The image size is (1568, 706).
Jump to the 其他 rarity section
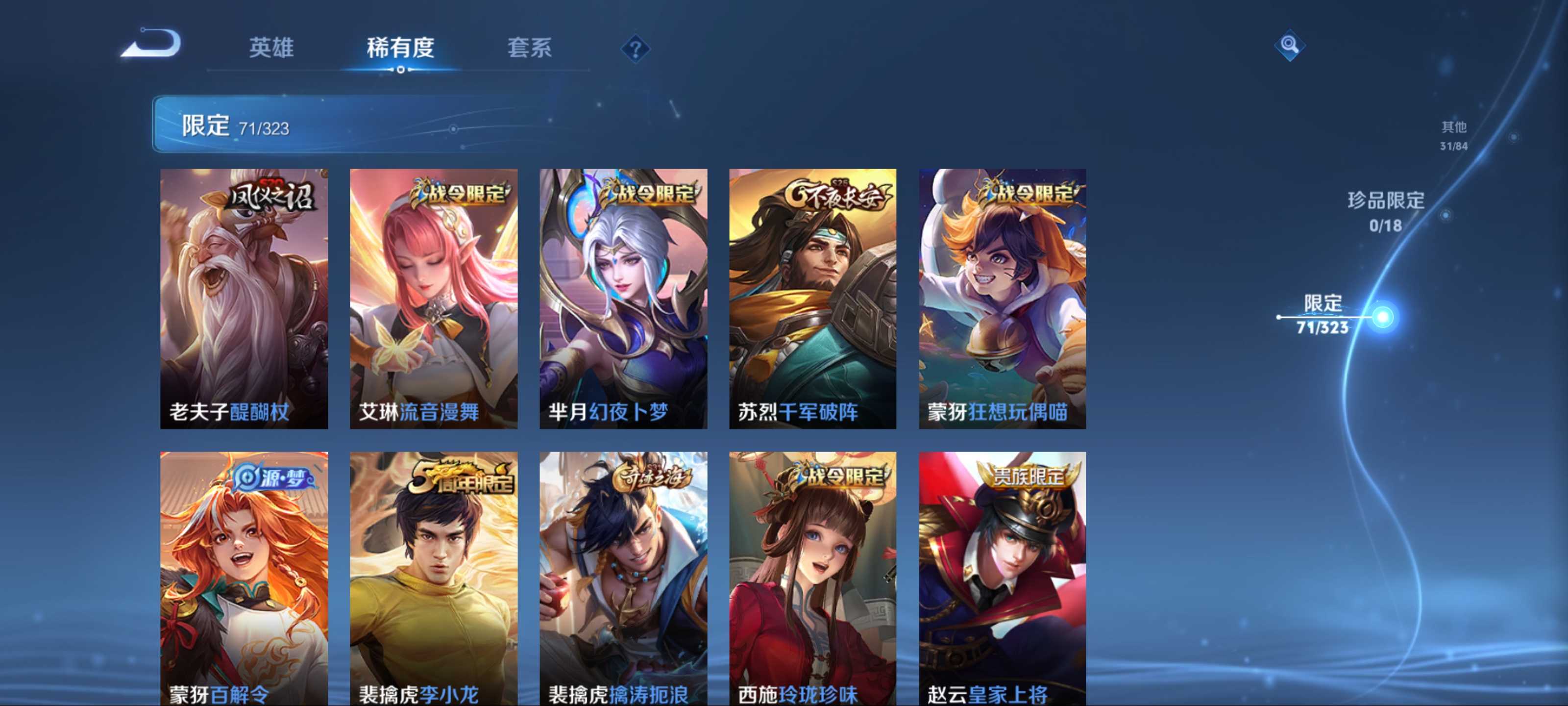click(1453, 135)
